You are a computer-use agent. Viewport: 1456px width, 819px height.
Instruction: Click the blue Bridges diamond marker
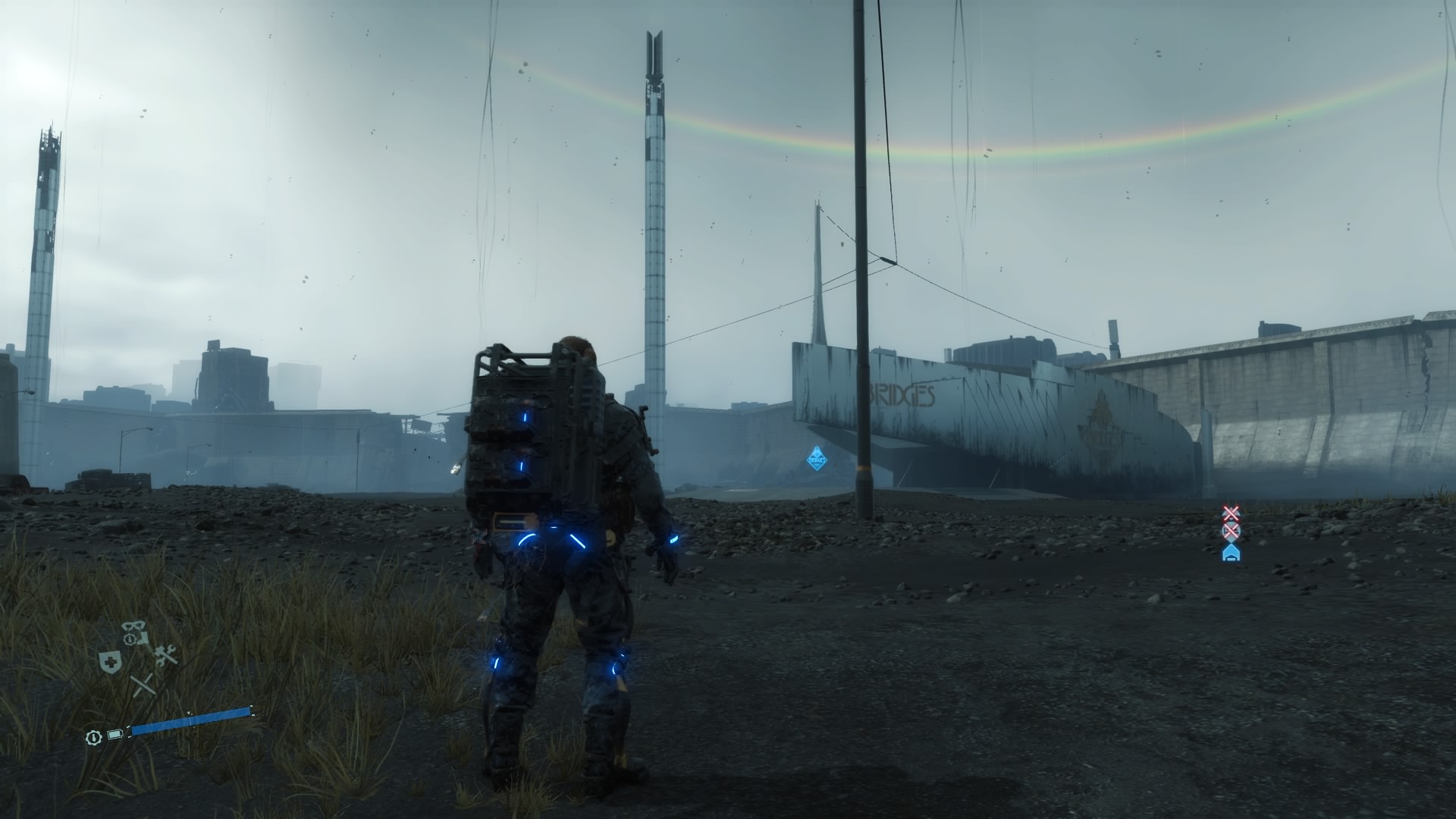pos(817,458)
